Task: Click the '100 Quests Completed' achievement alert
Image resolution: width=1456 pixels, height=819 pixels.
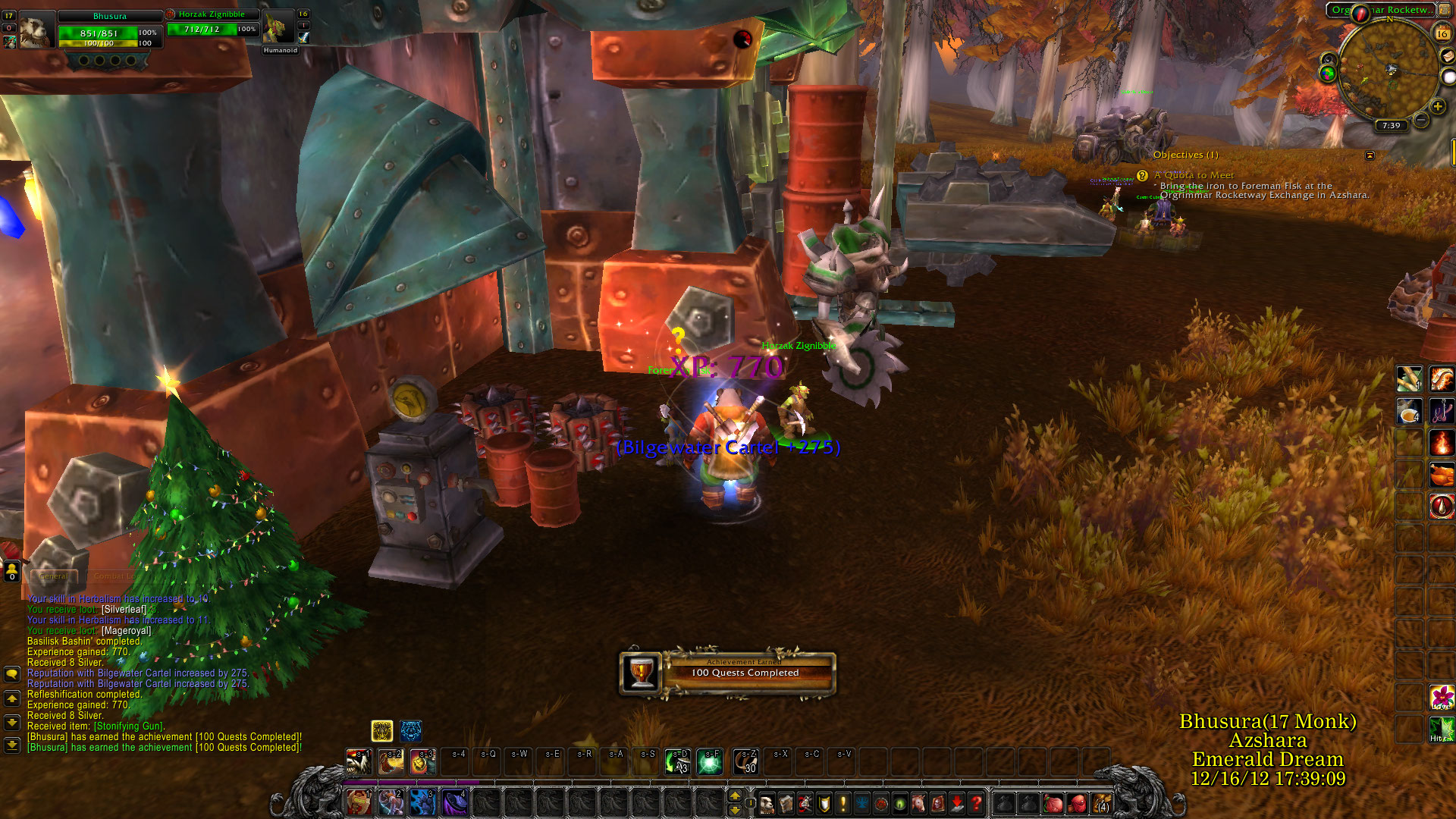Action: click(x=727, y=673)
